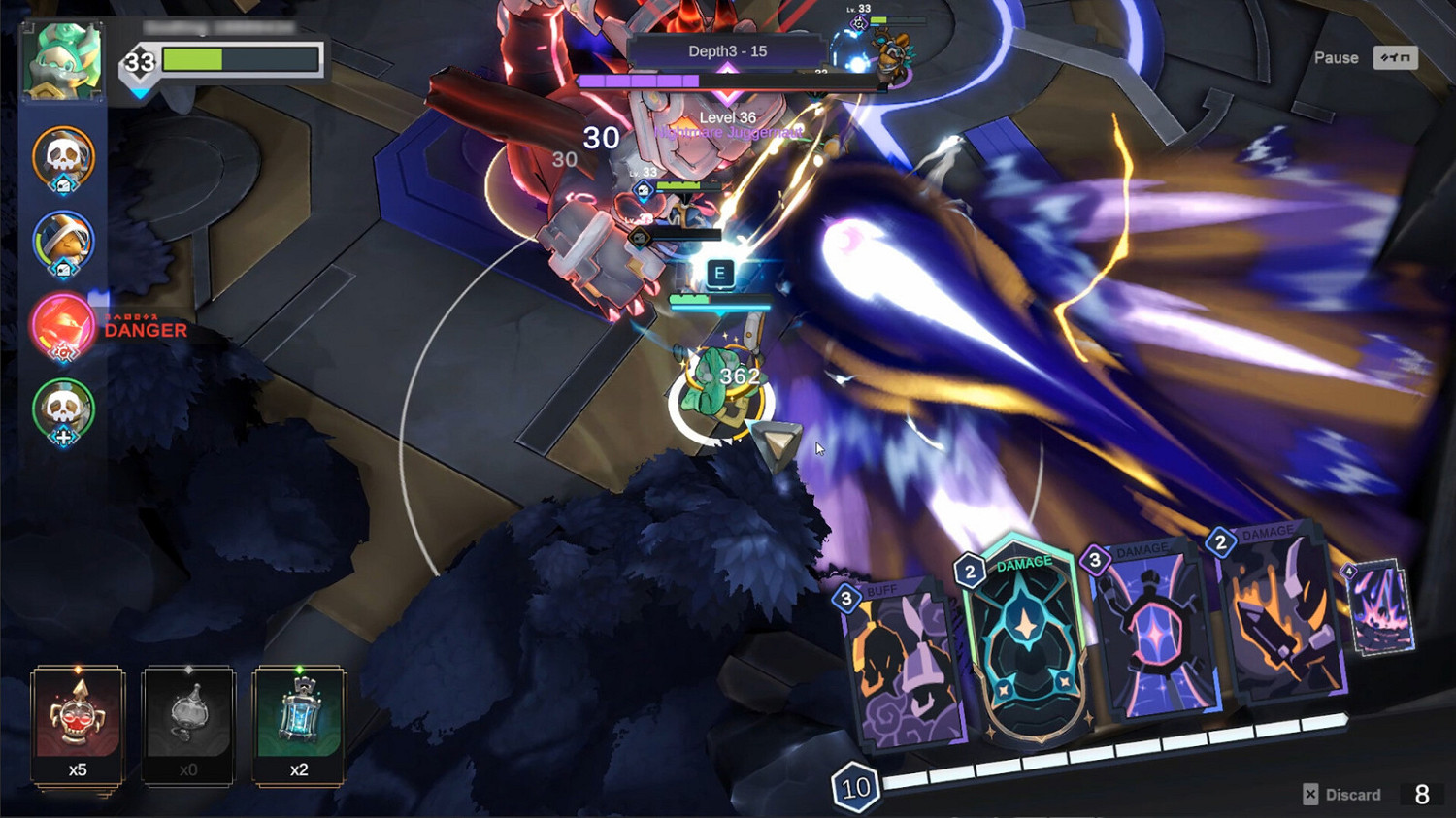This screenshot has height=818, width=1456.
Task: Click the Depth3 - 15 title banner
Action: point(726,51)
